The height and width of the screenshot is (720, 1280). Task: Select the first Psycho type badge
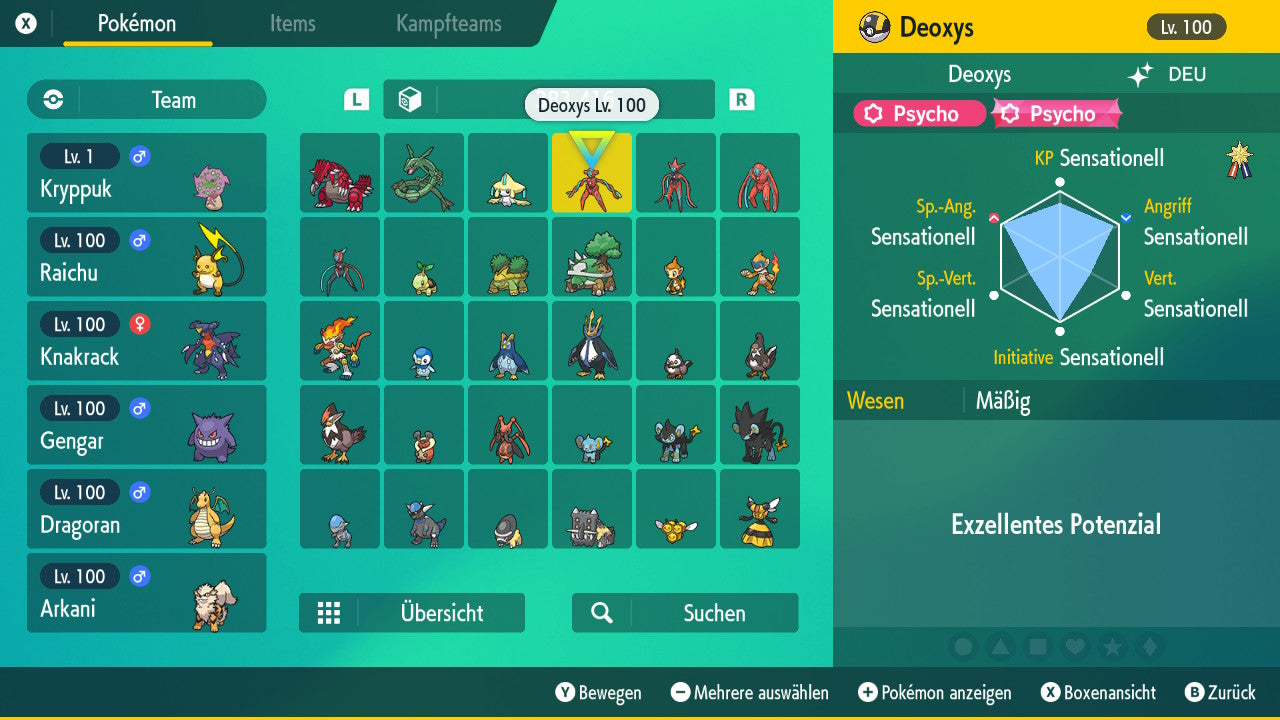tap(918, 113)
